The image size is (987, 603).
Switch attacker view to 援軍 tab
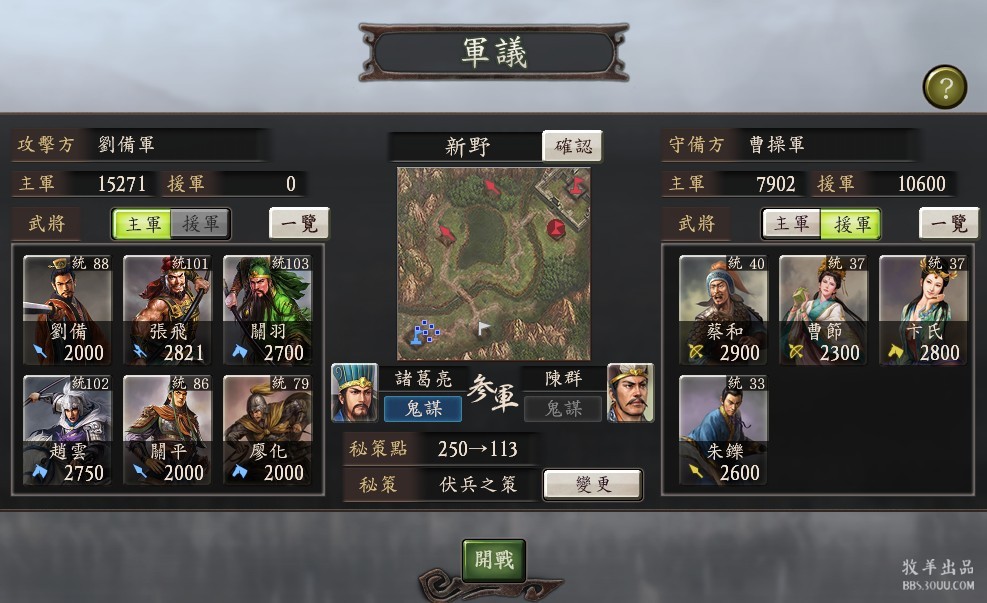[200, 224]
